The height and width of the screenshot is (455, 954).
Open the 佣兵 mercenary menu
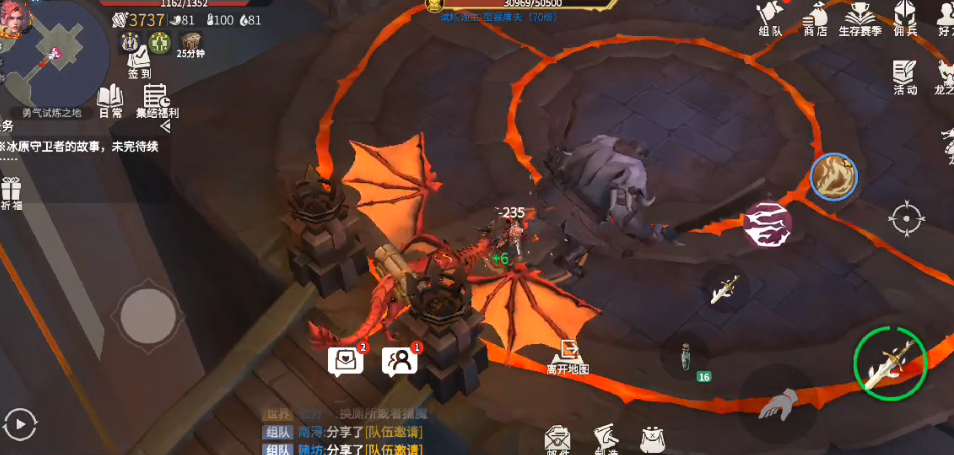coord(905,19)
